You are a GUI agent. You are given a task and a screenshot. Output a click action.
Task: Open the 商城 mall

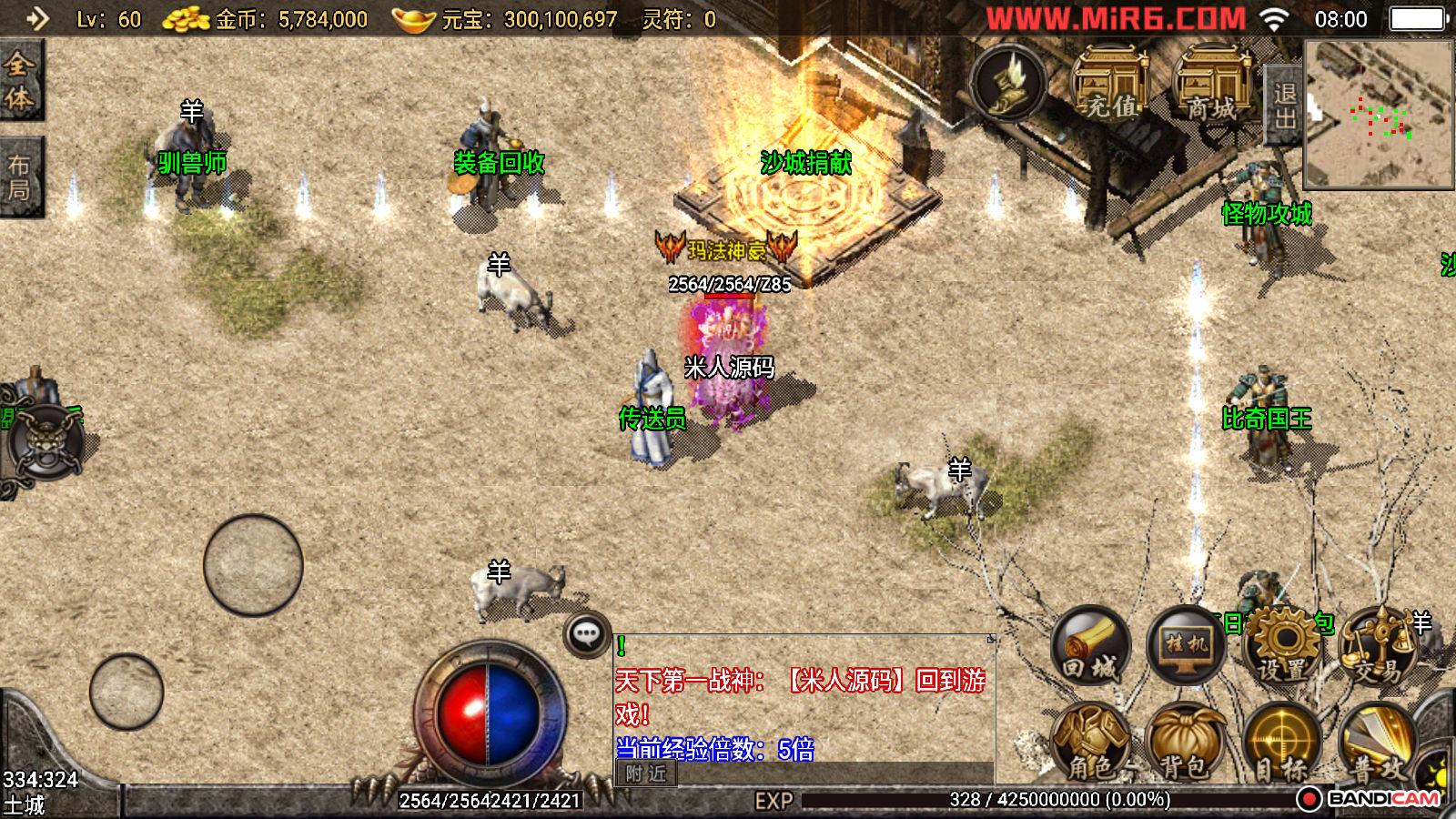pos(1212,84)
